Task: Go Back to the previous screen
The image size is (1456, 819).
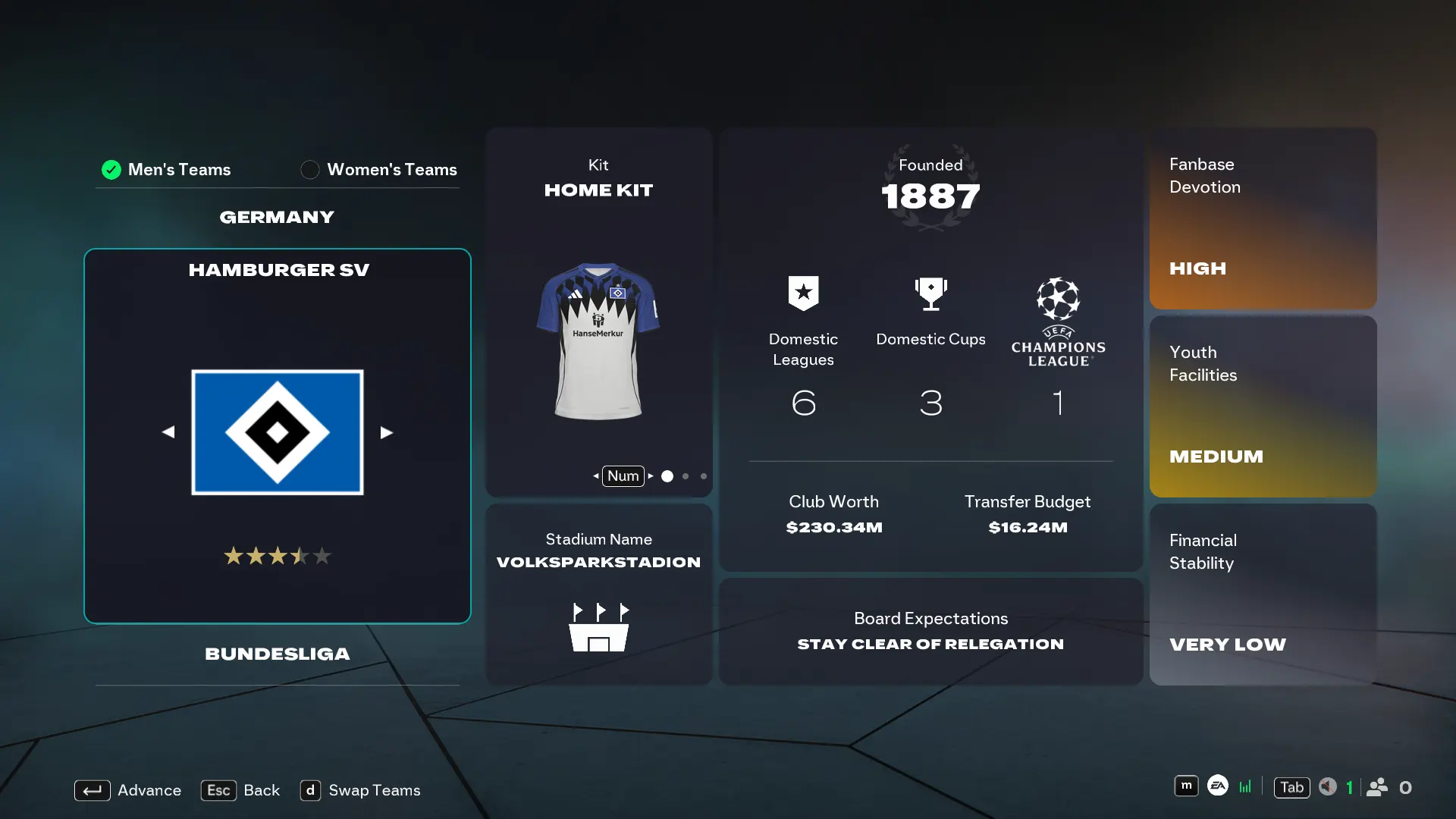Action: pyautogui.click(x=240, y=790)
